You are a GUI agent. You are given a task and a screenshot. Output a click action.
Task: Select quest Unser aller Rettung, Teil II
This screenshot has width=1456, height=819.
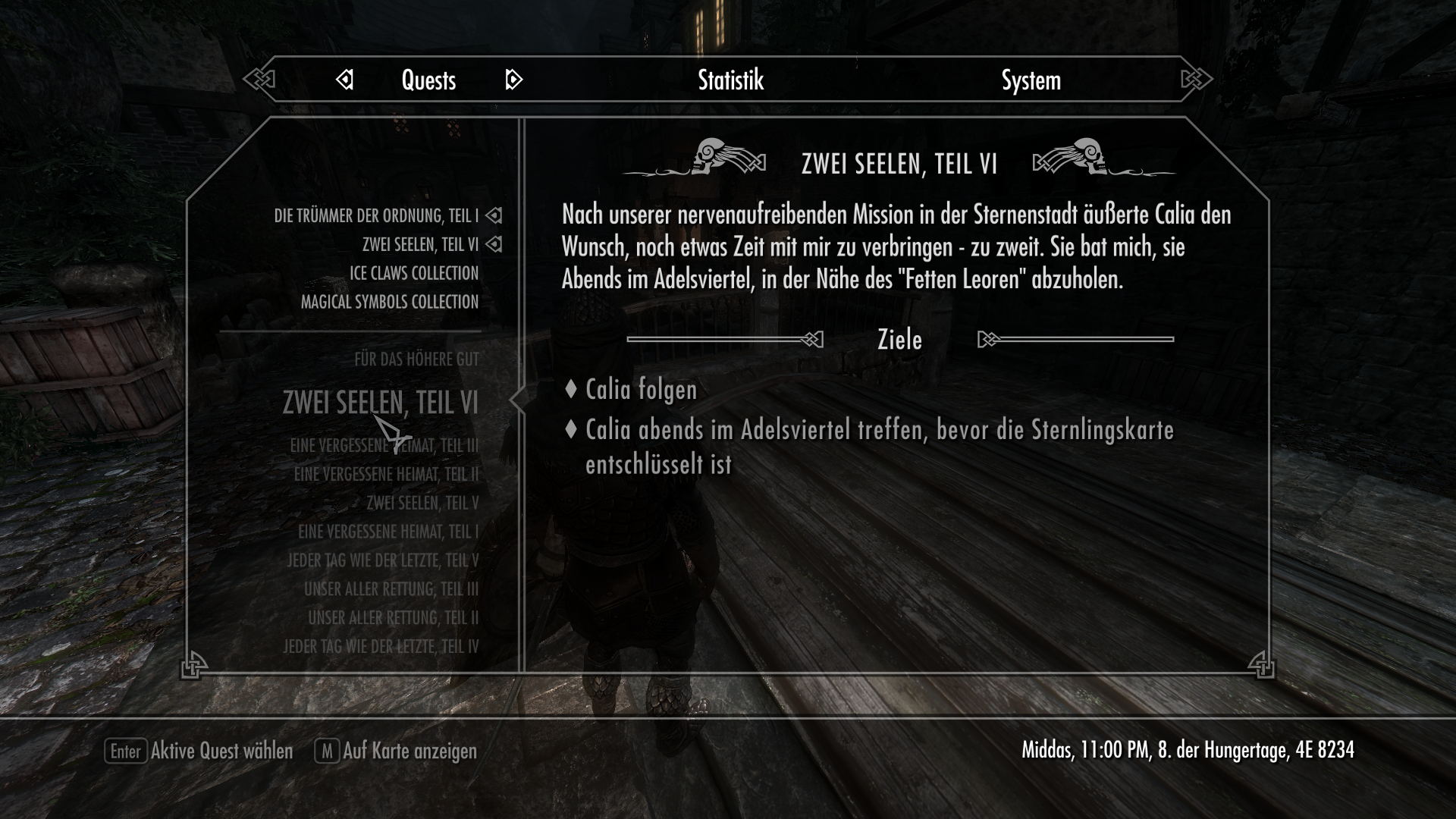click(393, 618)
